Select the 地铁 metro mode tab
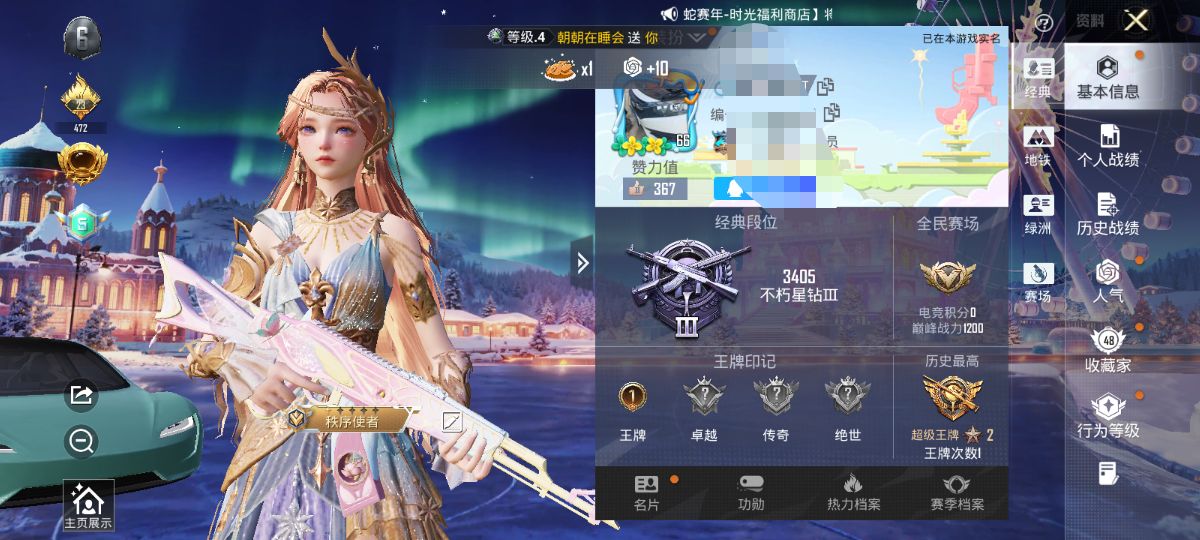Image resolution: width=1200 pixels, height=540 pixels. point(1038,146)
